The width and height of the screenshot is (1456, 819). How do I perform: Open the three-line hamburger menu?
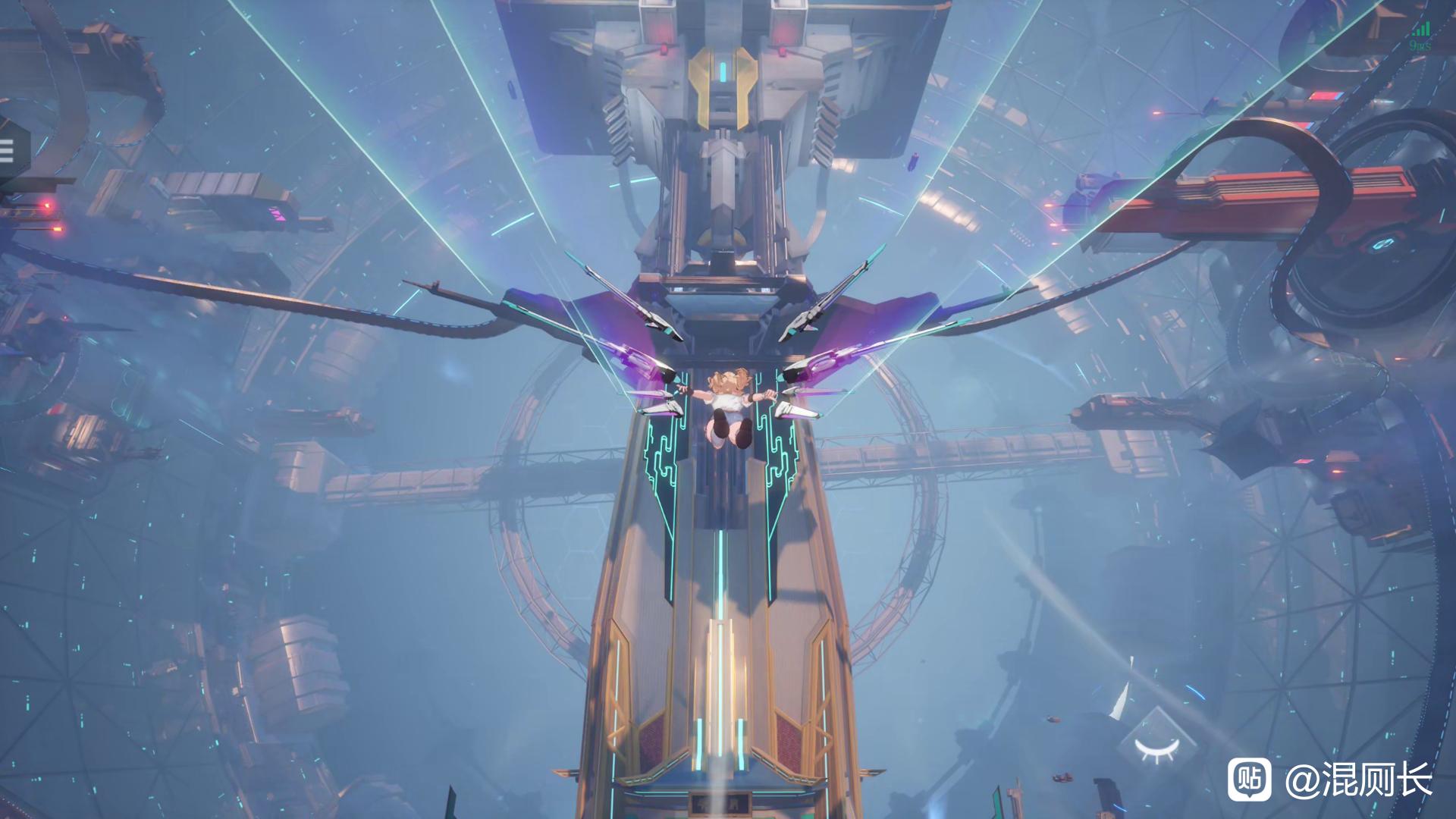7,151
